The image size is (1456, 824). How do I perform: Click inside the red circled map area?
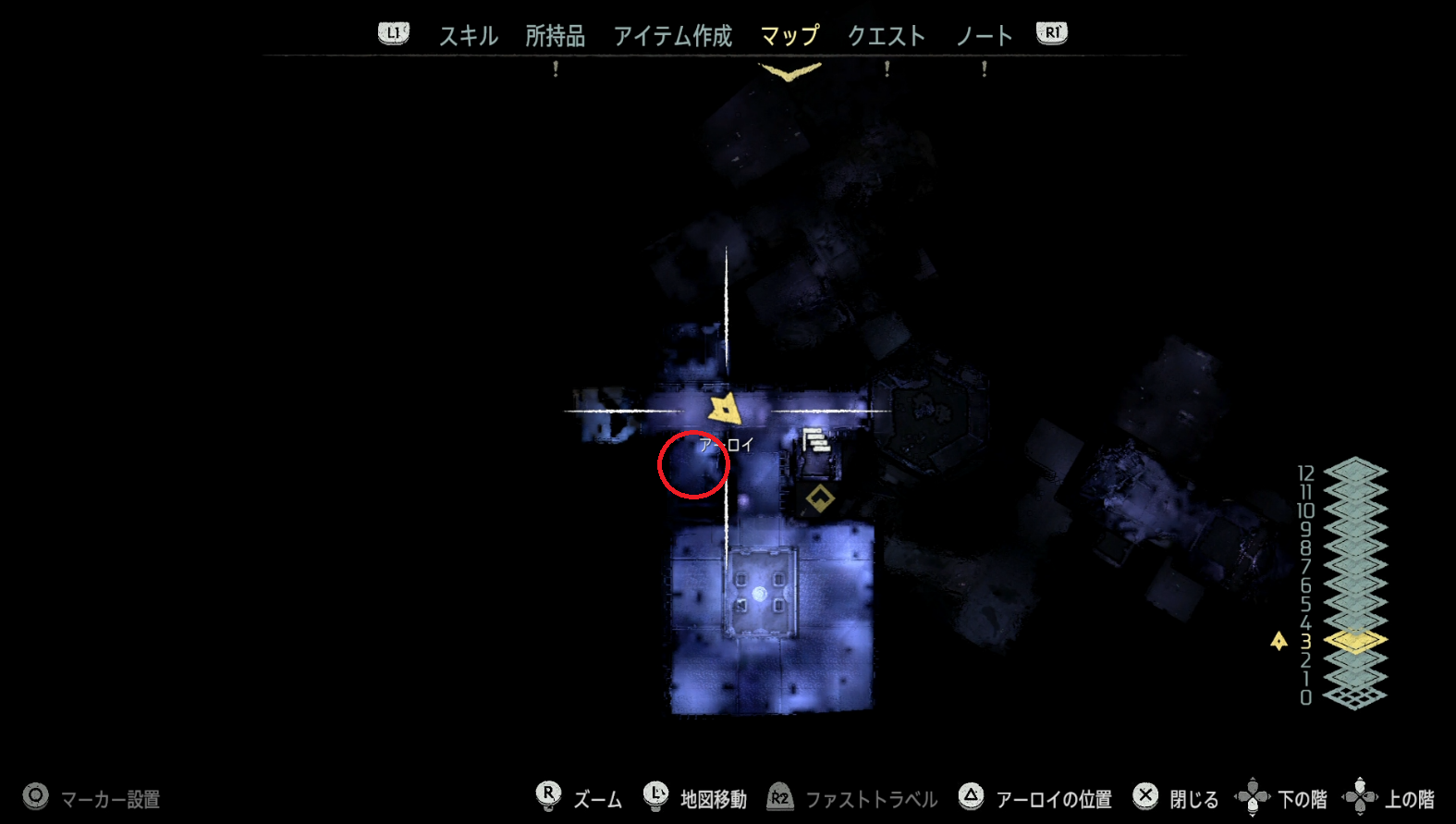point(693,465)
